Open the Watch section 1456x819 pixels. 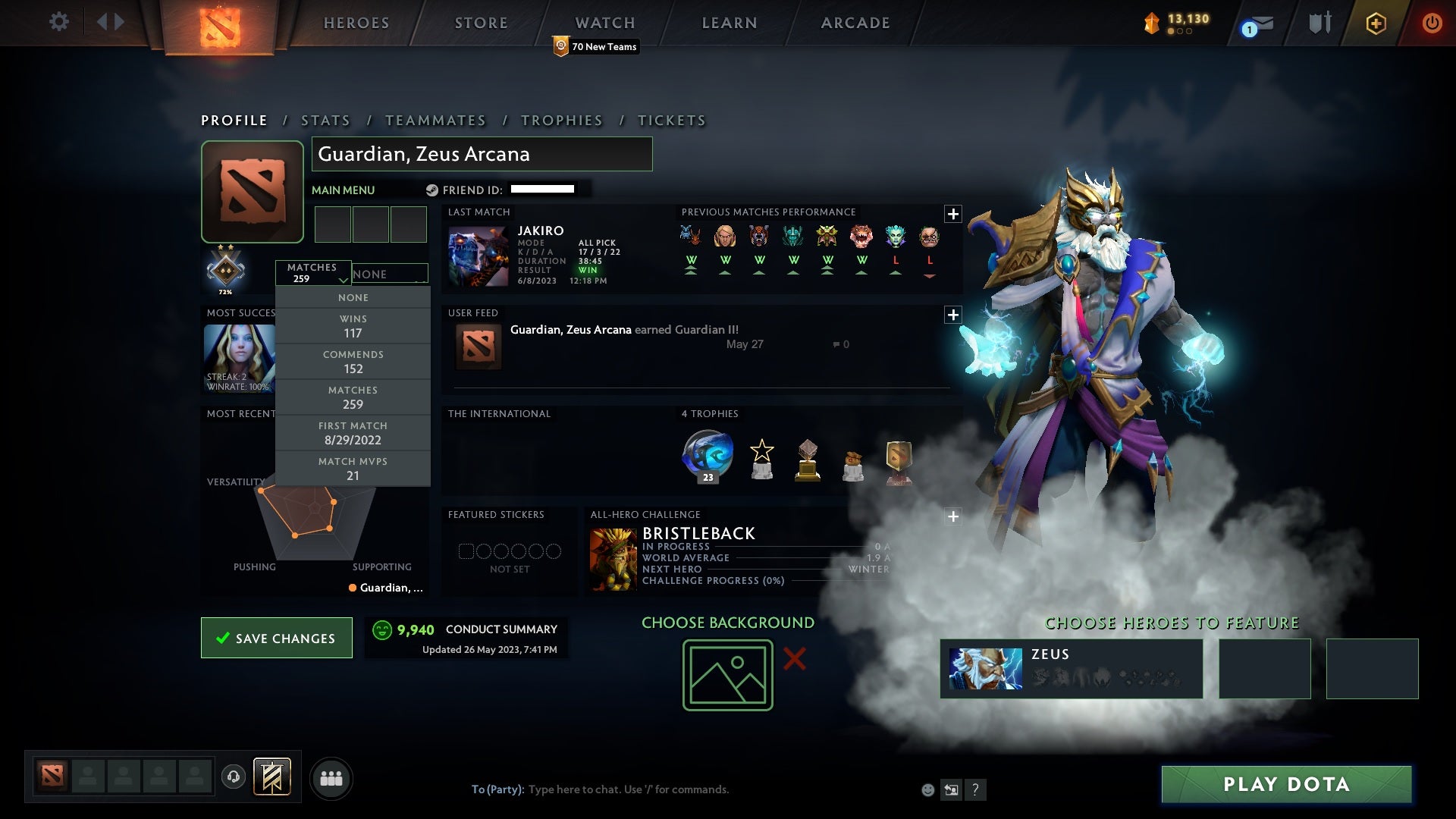pos(604,23)
